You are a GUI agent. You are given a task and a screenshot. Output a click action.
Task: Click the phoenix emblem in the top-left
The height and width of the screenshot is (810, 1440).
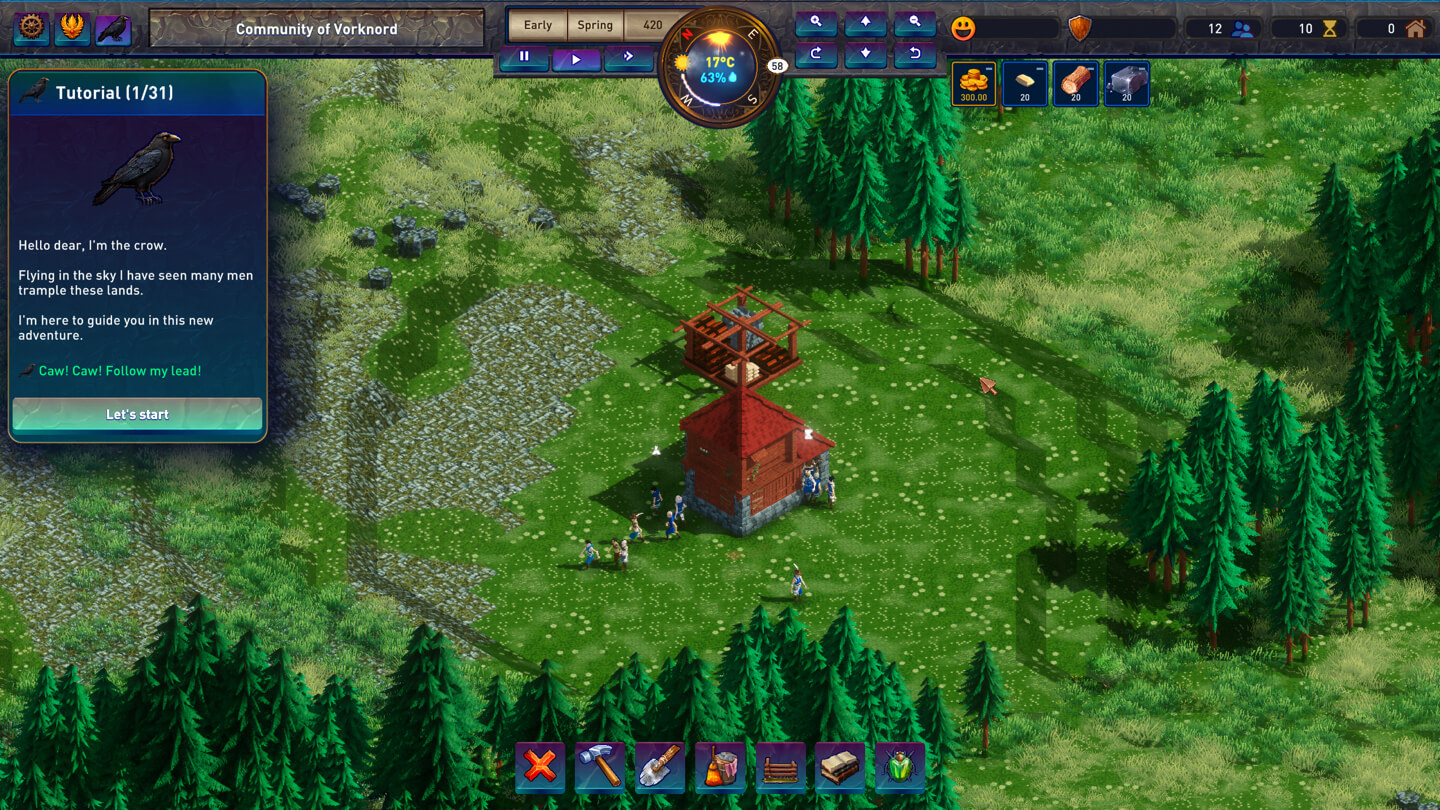(71, 29)
